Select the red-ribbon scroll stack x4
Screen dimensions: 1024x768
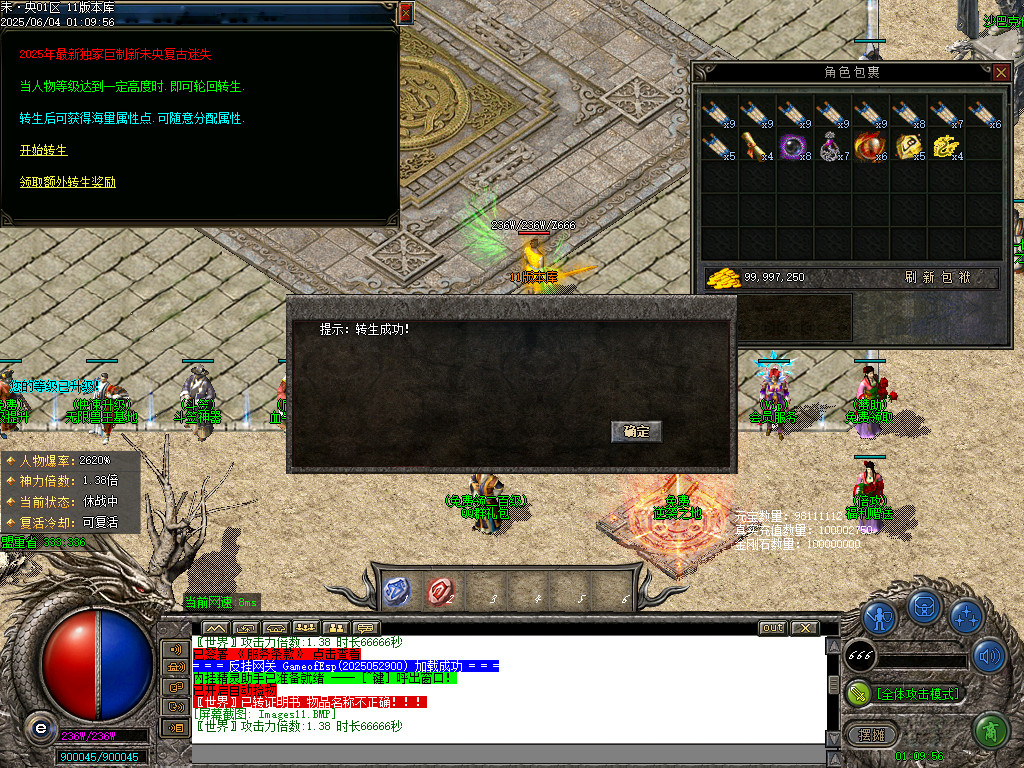click(x=756, y=146)
